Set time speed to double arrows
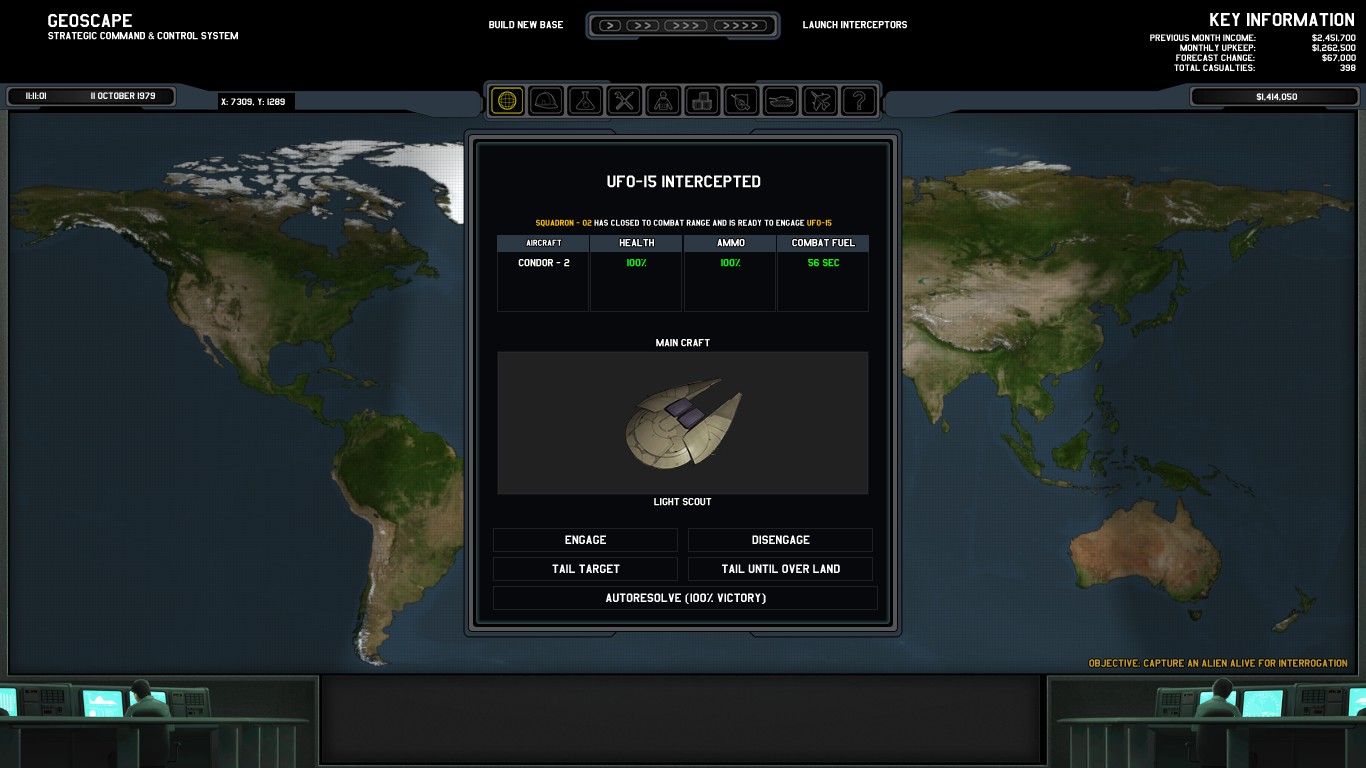This screenshot has width=1366, height=768. click(x=643, y=25)
